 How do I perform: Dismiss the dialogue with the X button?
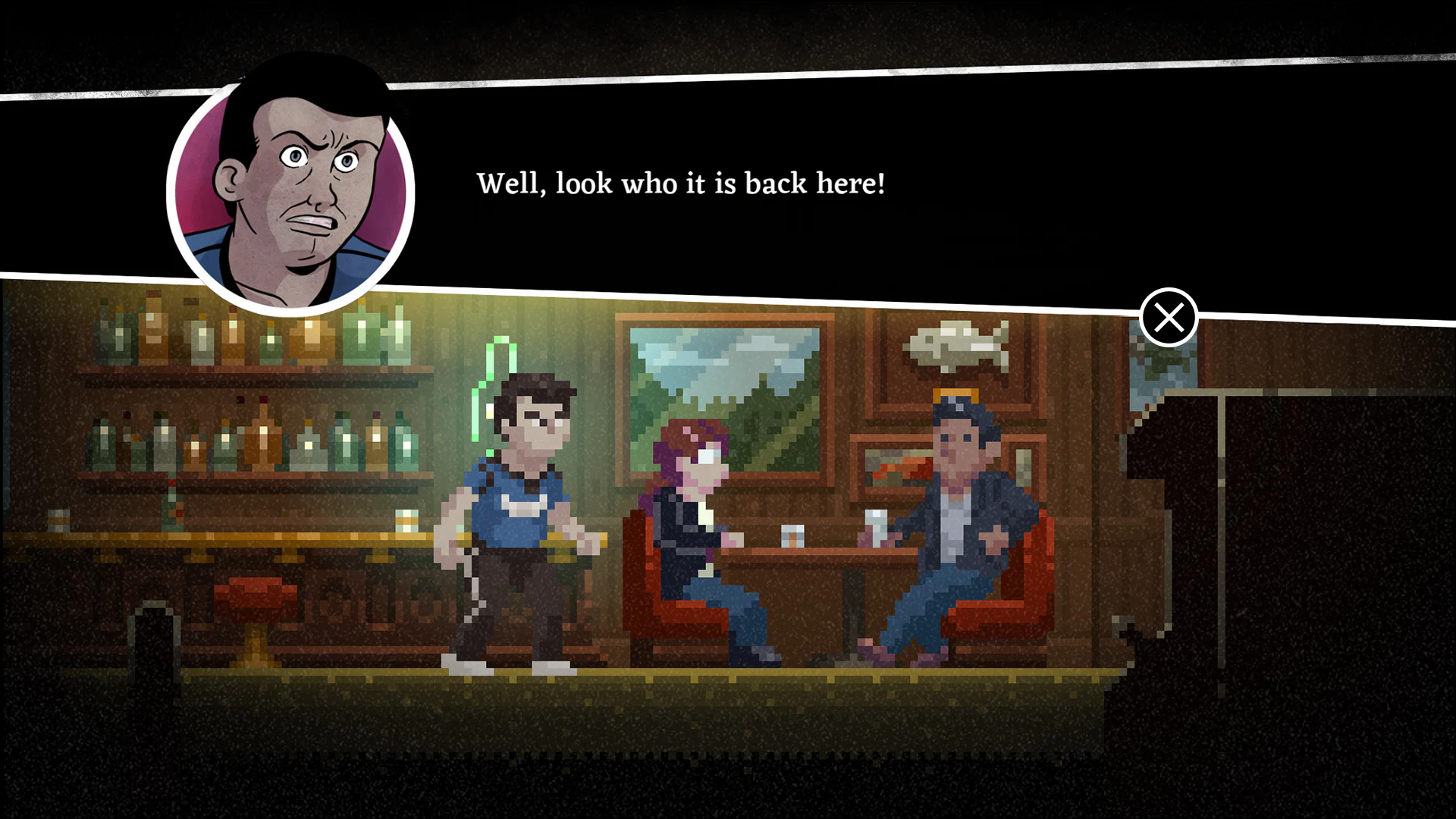(1169, 318)
